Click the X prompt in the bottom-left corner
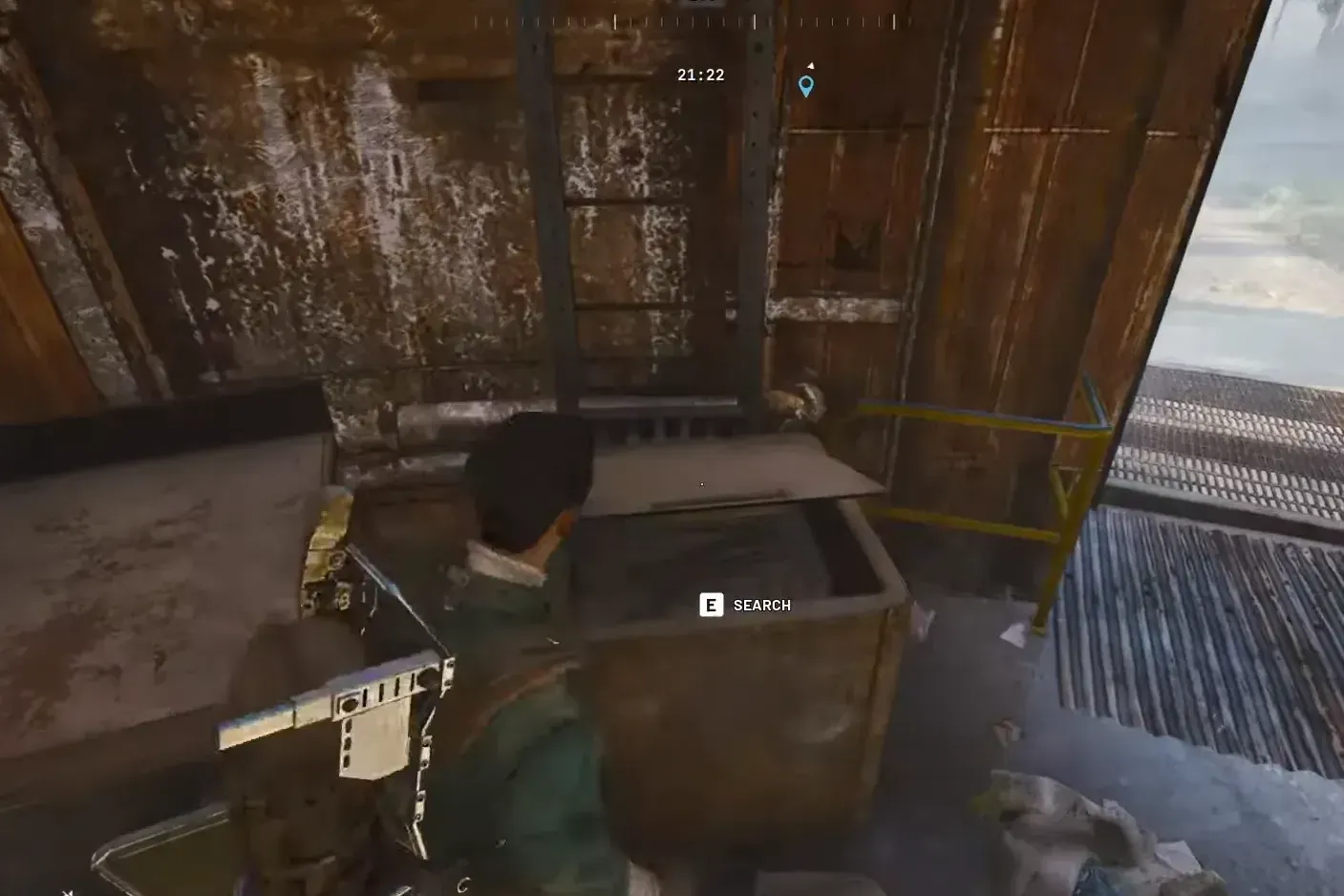The width and height of the screenshot is (1344, 896). coord(69,888)
